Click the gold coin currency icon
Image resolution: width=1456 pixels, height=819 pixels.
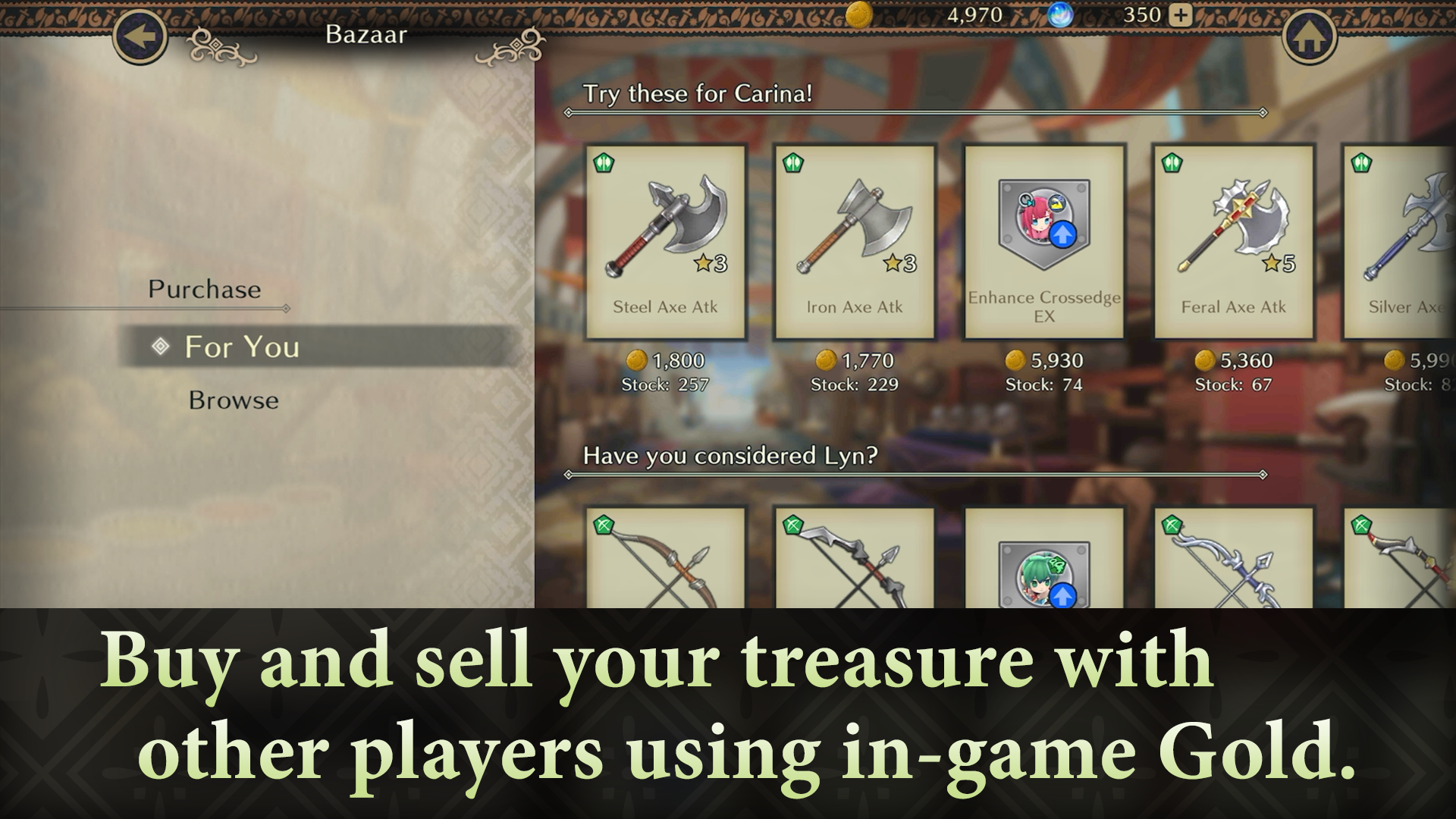tap(859, 14)
